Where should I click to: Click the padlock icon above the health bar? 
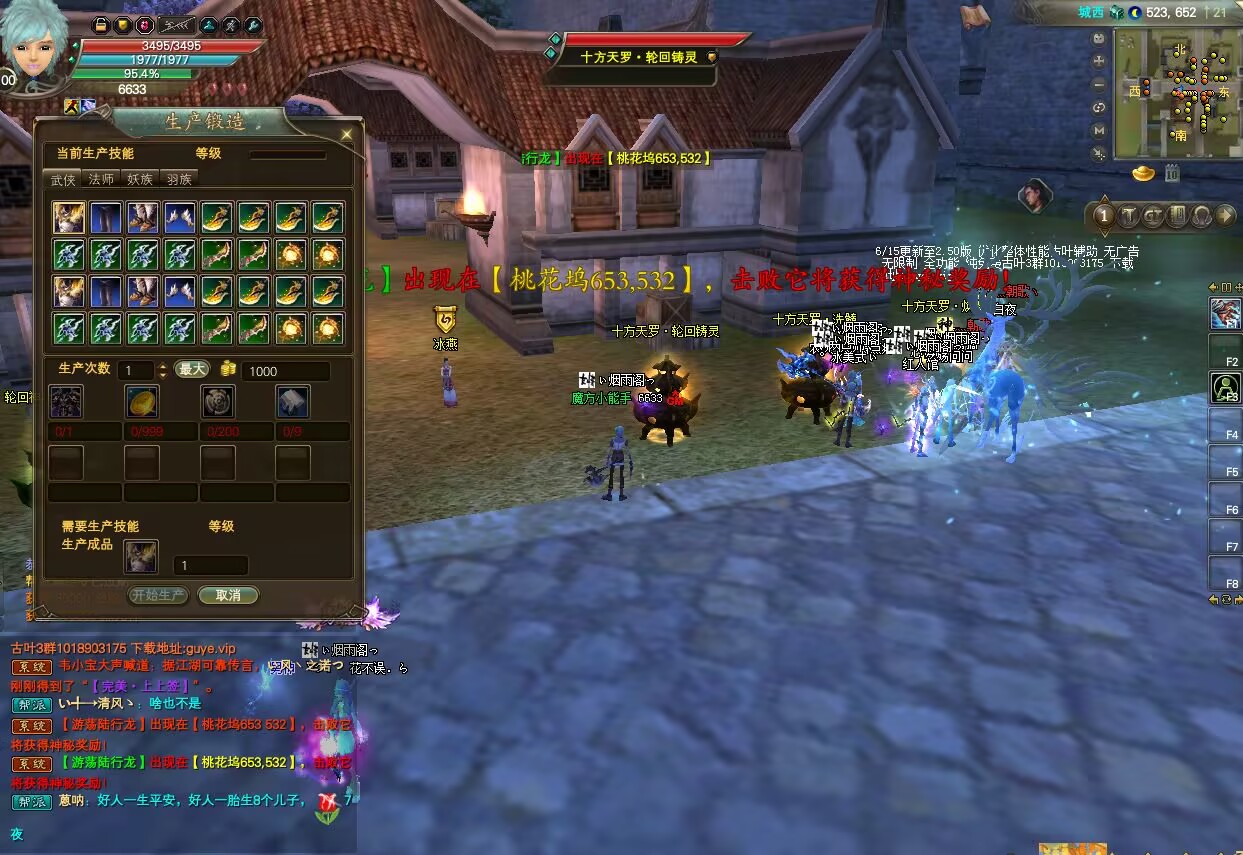[101, 24]
